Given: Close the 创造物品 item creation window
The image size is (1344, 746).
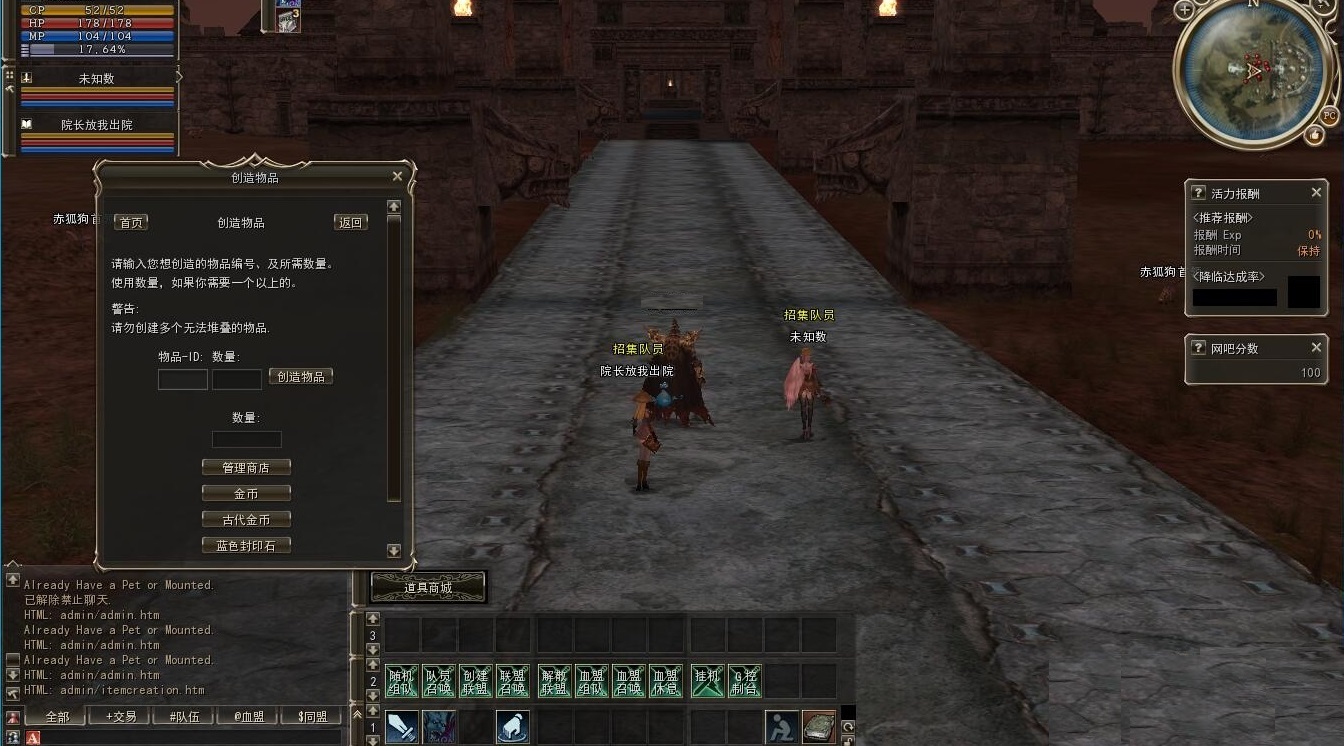Looking at the screenshot, I should tap(397, 177).
